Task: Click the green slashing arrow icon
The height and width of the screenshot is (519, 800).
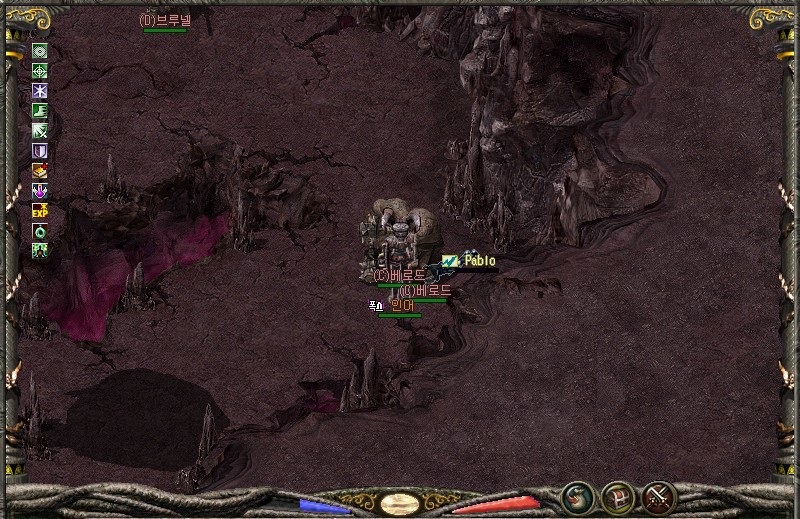Action: [40, 131]
